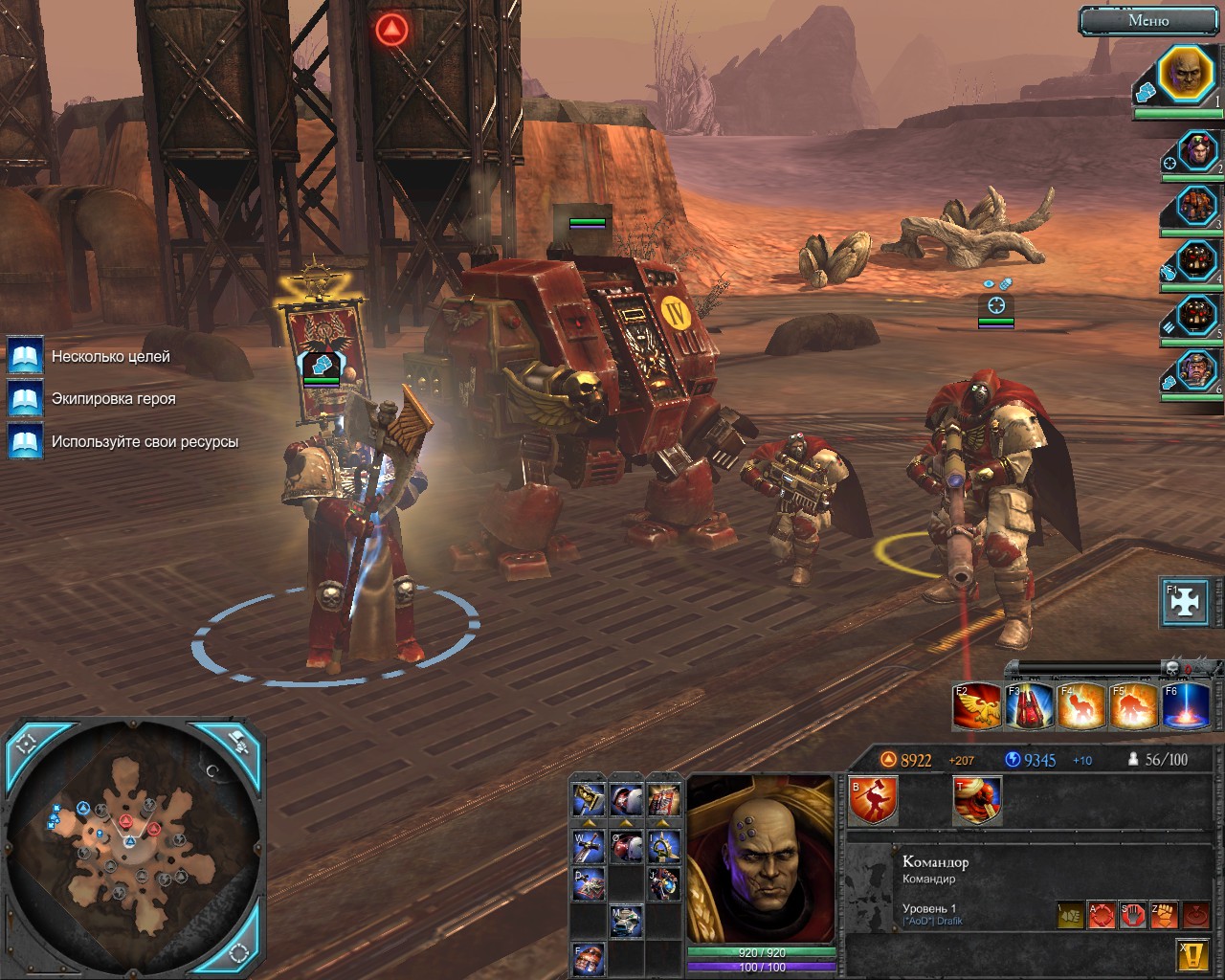Open the Используйте свои ресурсы tutorial hint
This screenshot has height=980, width=1225.
tap(25, 441)
